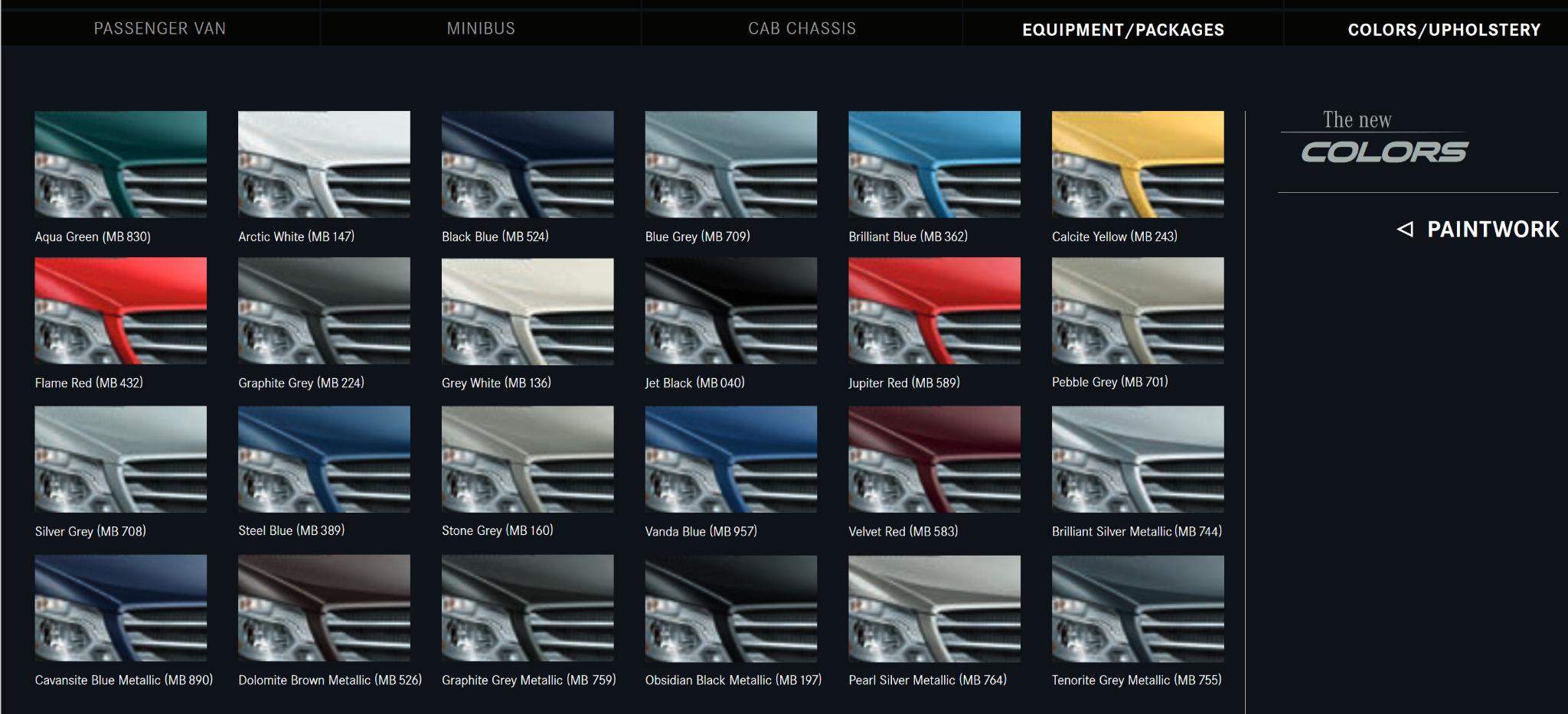Click the PAINTWORK heading link
The image size is (1568, 714).
coord(1493,228)
